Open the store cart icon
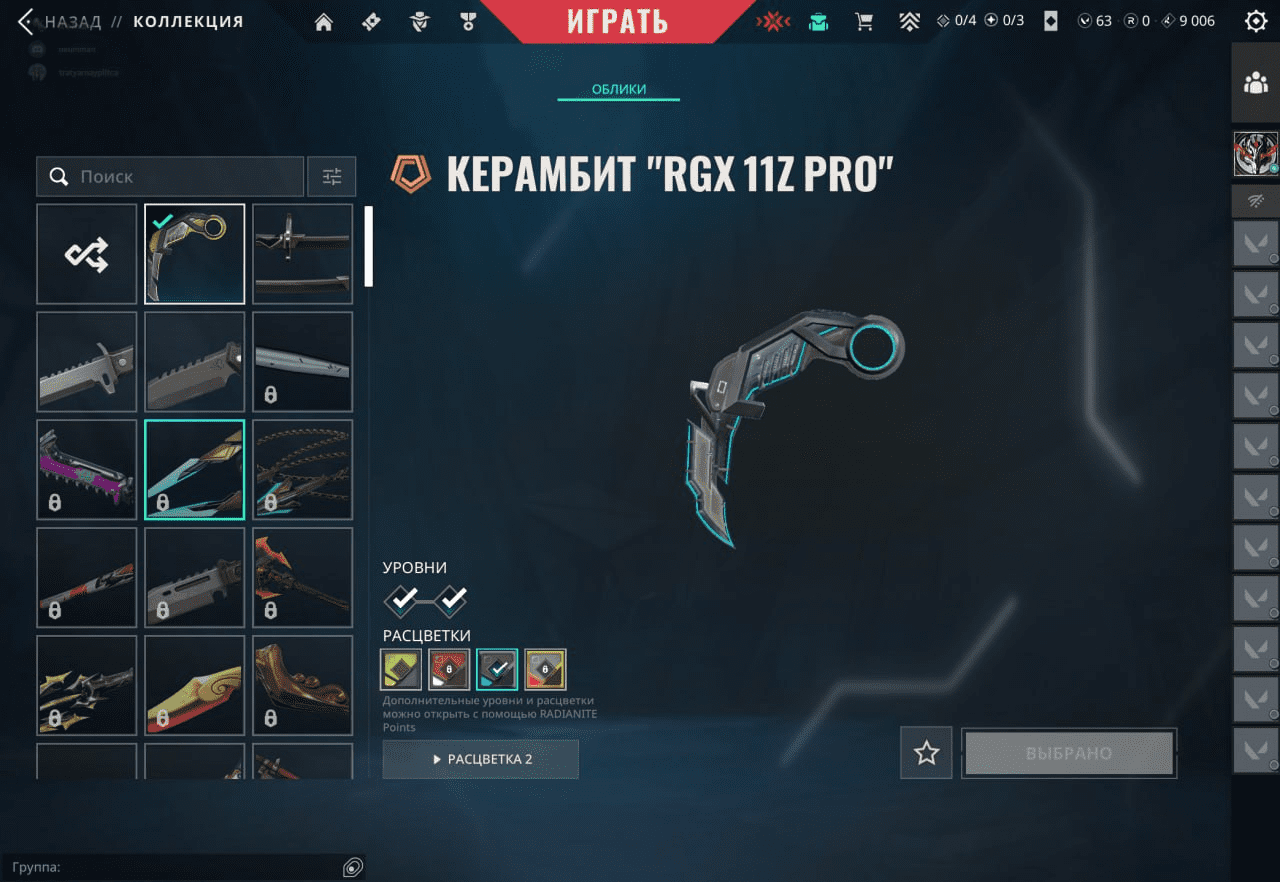 (864, 21)
